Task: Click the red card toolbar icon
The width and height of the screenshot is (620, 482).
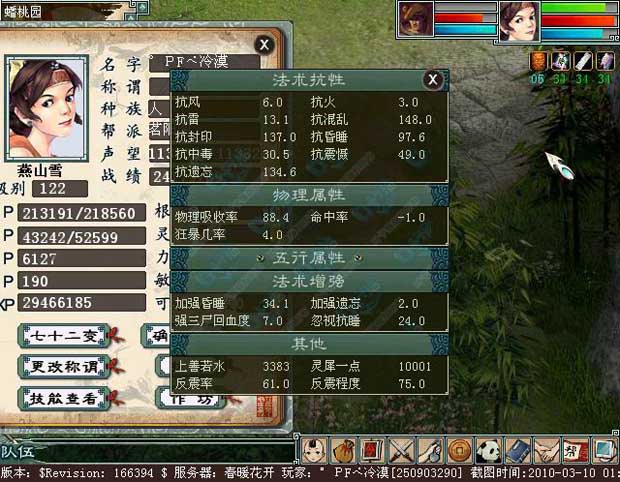Action: pyautogui.click(x=372, y=450)
